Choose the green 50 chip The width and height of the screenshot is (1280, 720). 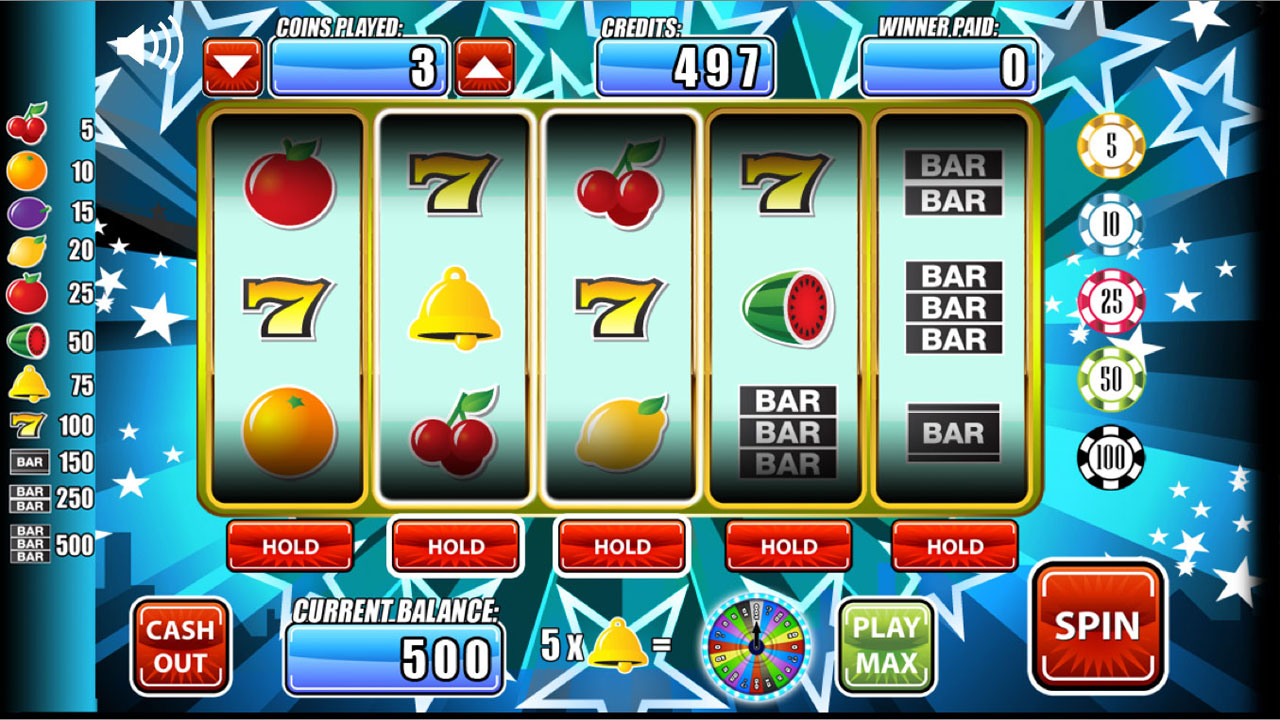click(1111, 379)
